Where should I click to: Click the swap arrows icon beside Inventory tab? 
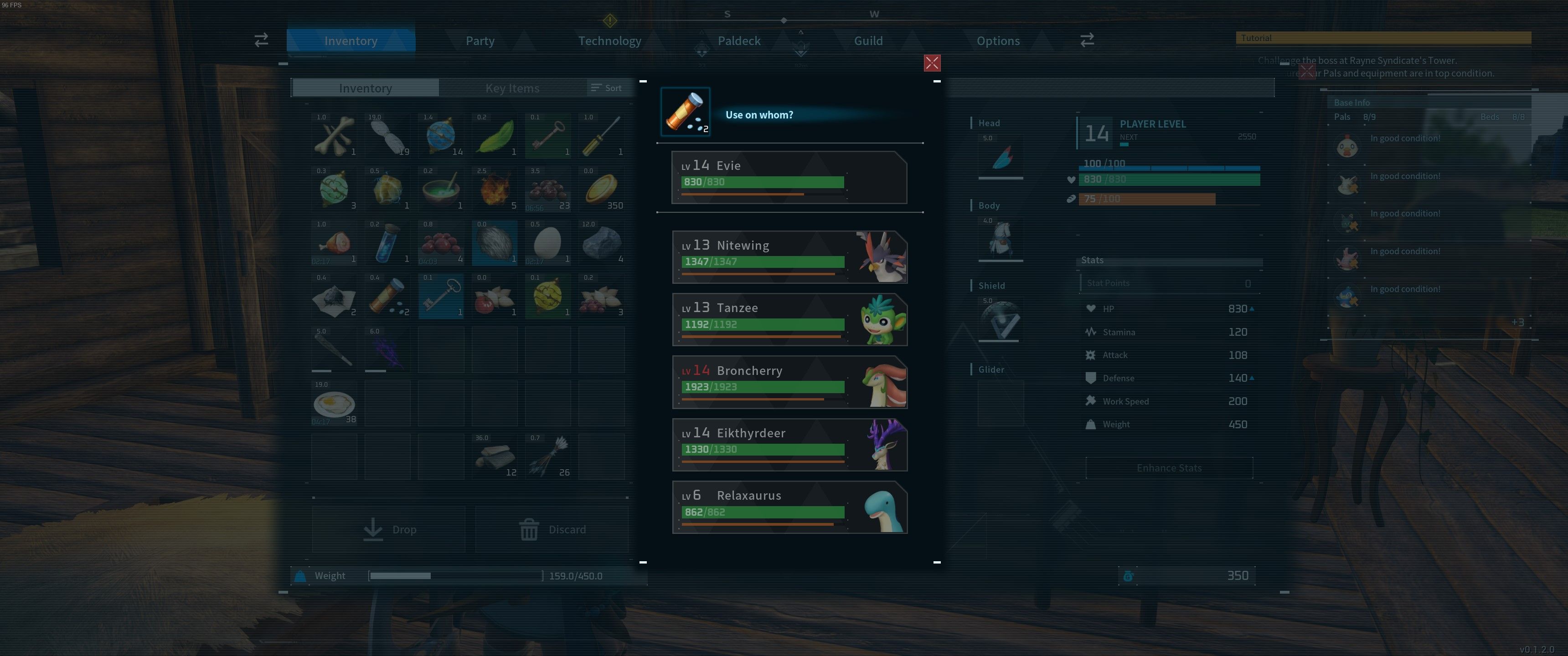(261, 40)
